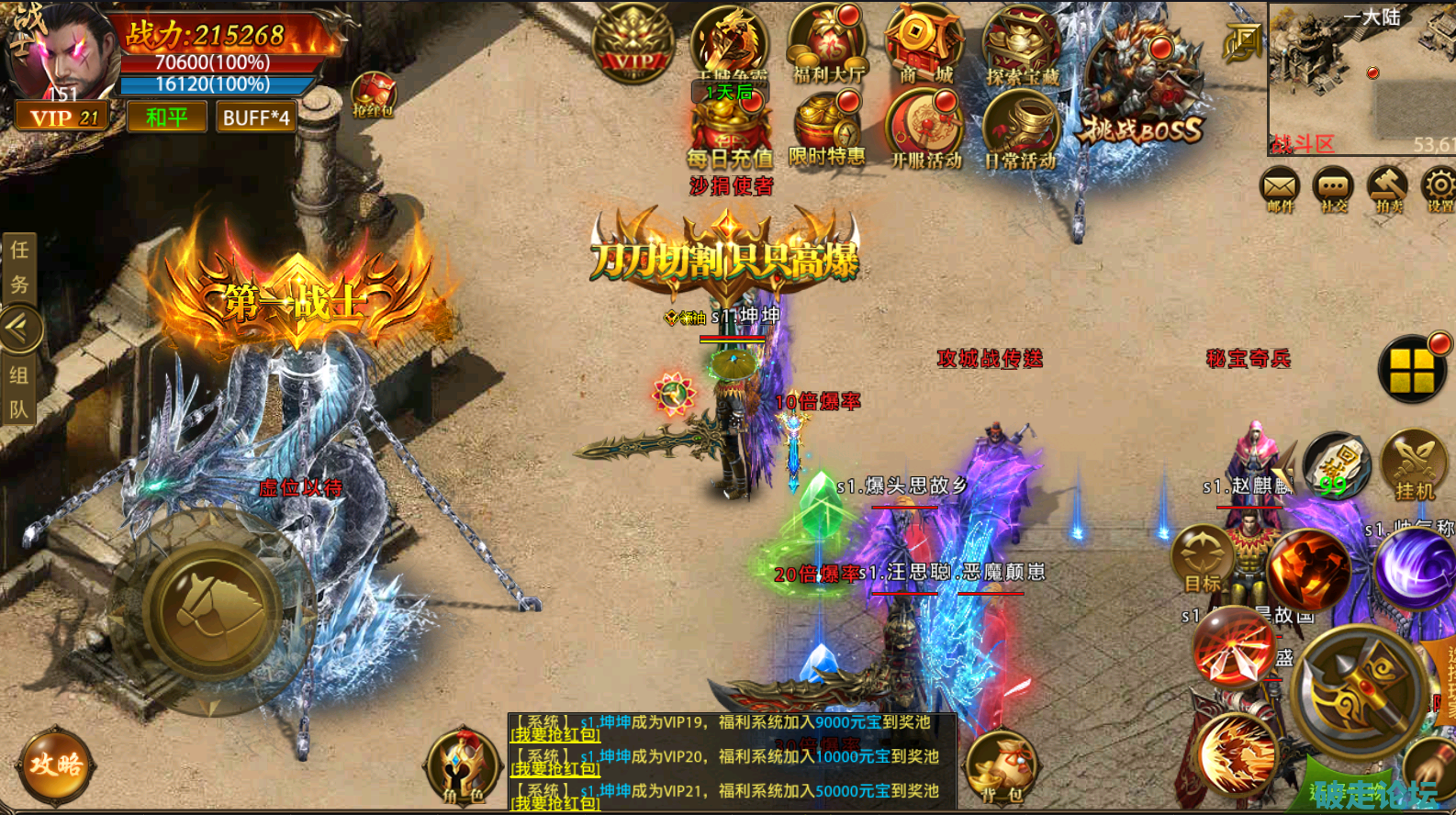Screen dimensions: 1456x815
Task: Open the 邮件 mail icon
Action: click(1280, 190)
